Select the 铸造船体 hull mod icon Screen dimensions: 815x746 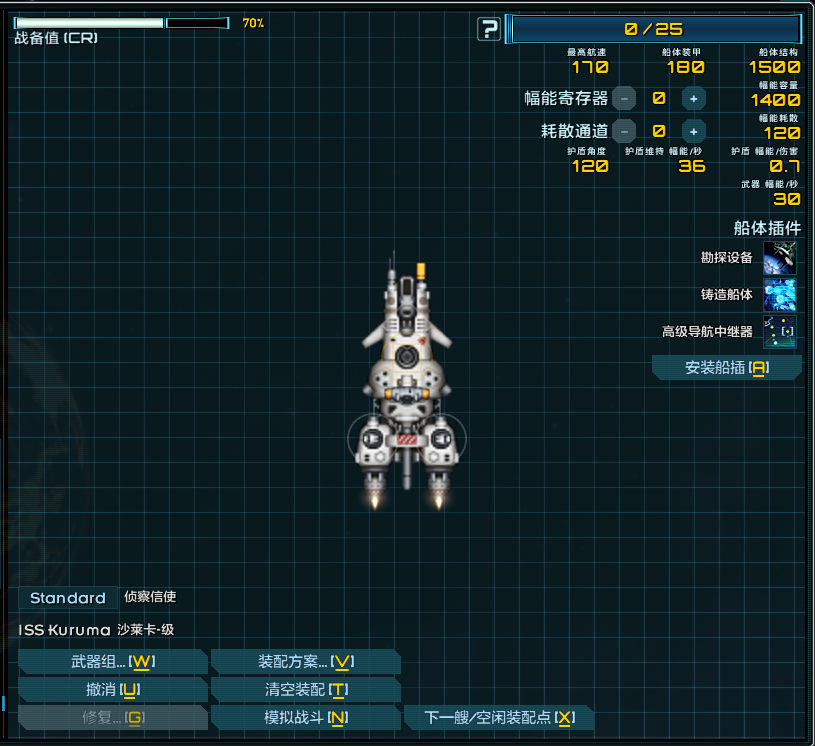pos(780,295)
